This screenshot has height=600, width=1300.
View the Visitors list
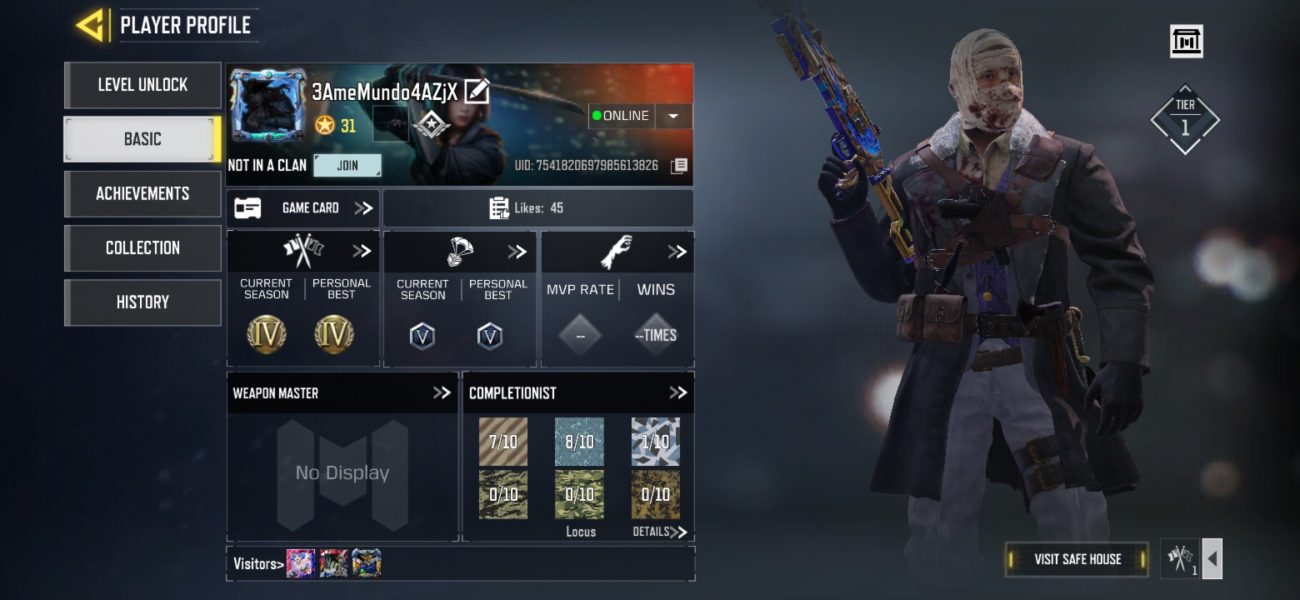point(256,564)
